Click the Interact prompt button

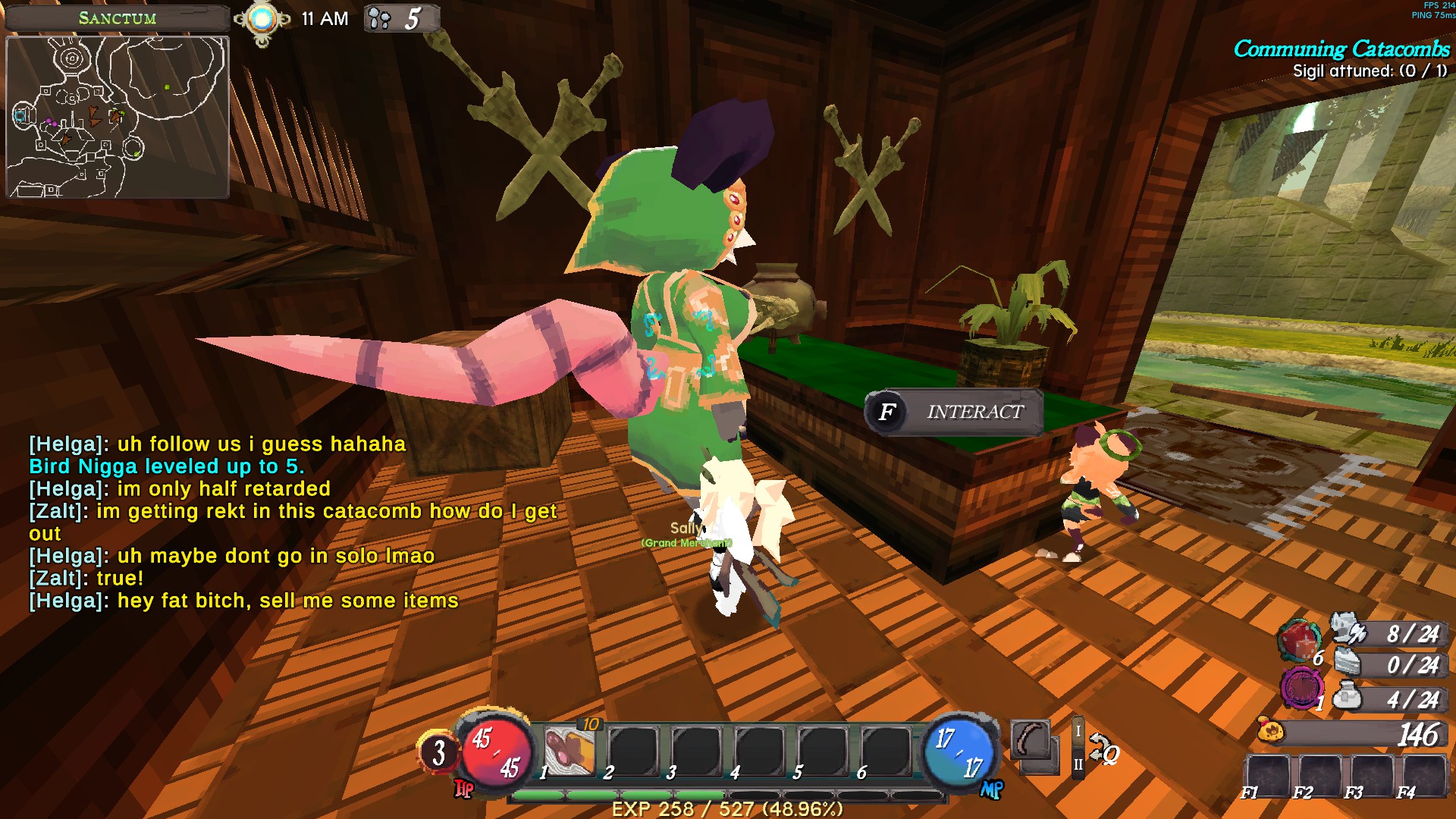954,412
